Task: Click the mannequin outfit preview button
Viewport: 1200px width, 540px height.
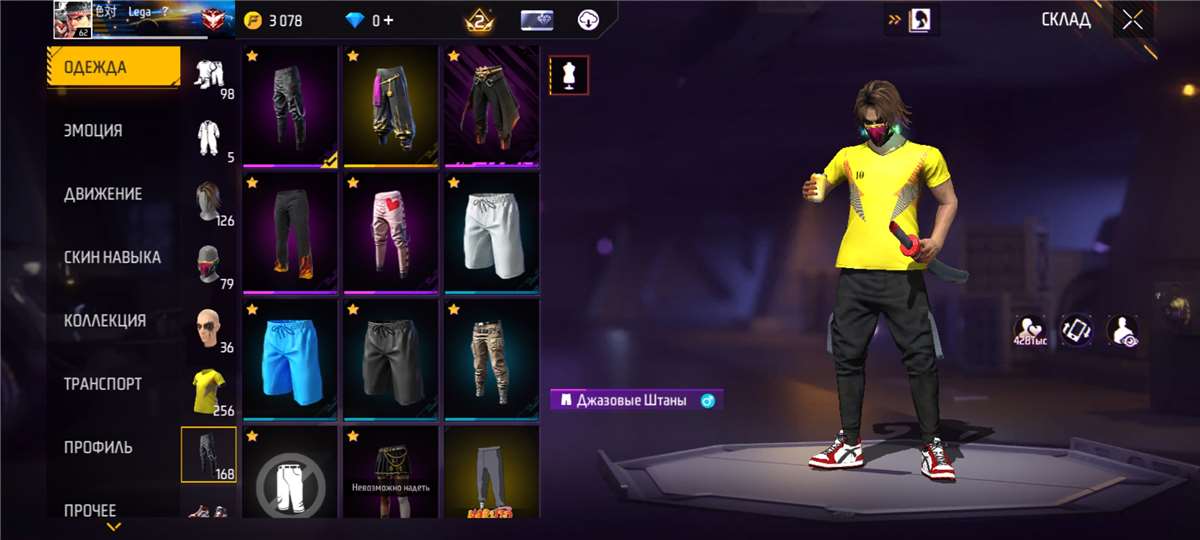Action: coord(569,75)
